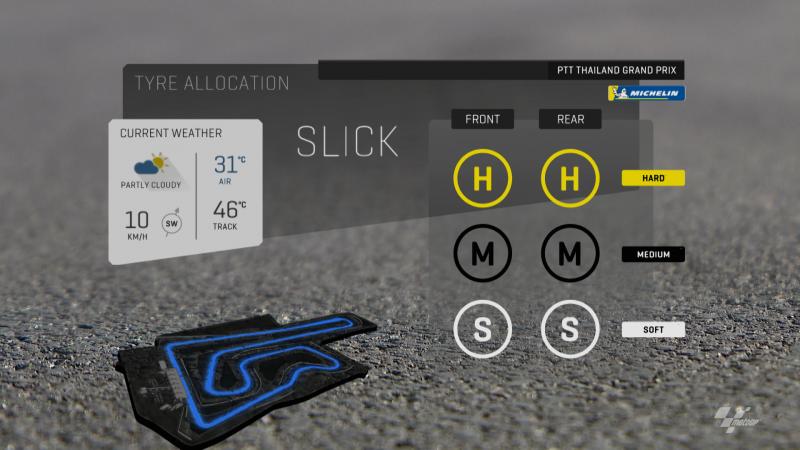Click the white SOFT compound label

click(x=652, y=329)
